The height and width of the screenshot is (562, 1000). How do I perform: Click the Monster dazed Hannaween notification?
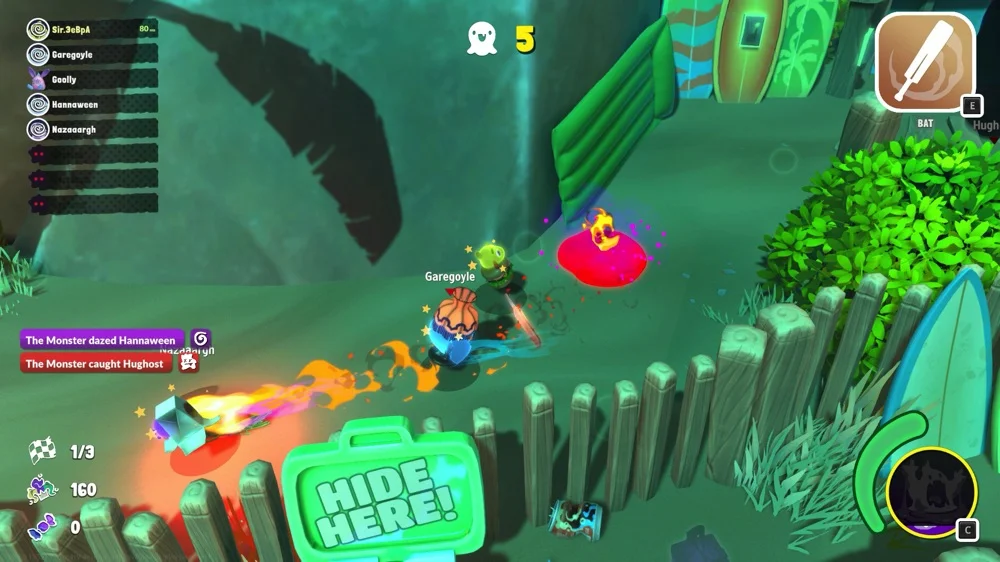click(102, 340)
